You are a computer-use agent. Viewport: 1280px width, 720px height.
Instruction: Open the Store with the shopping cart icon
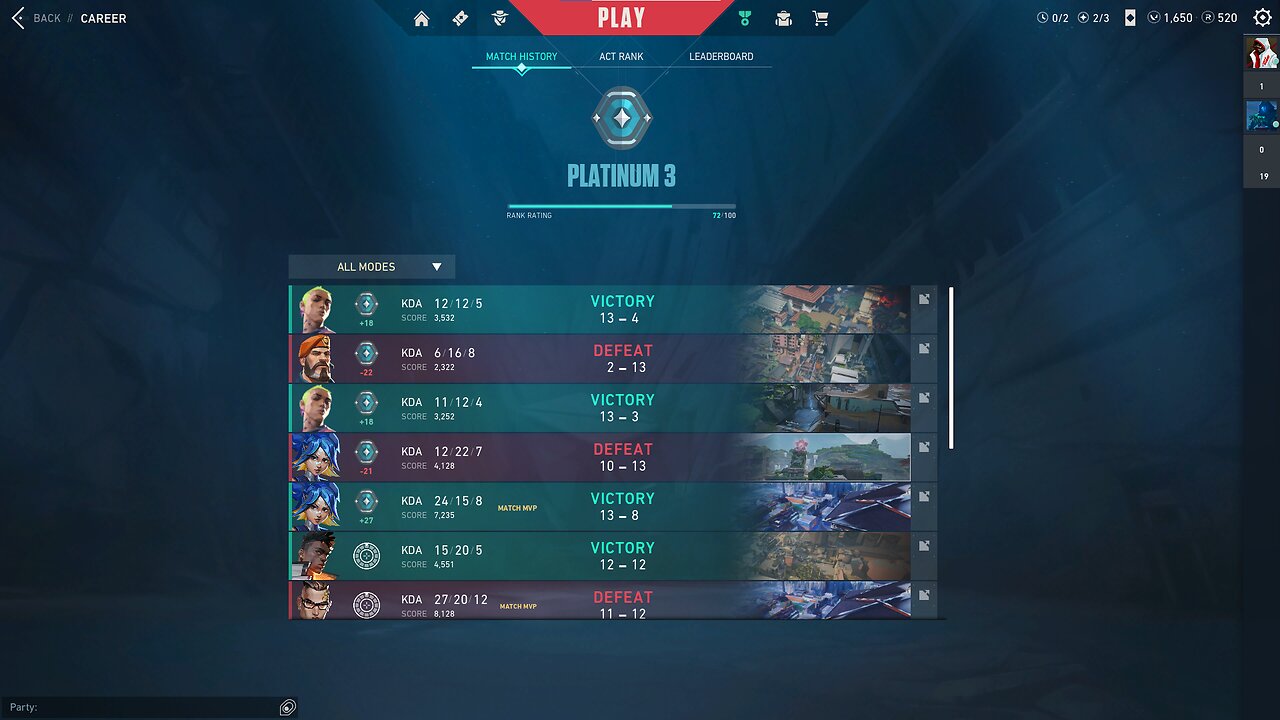point(821,18)
